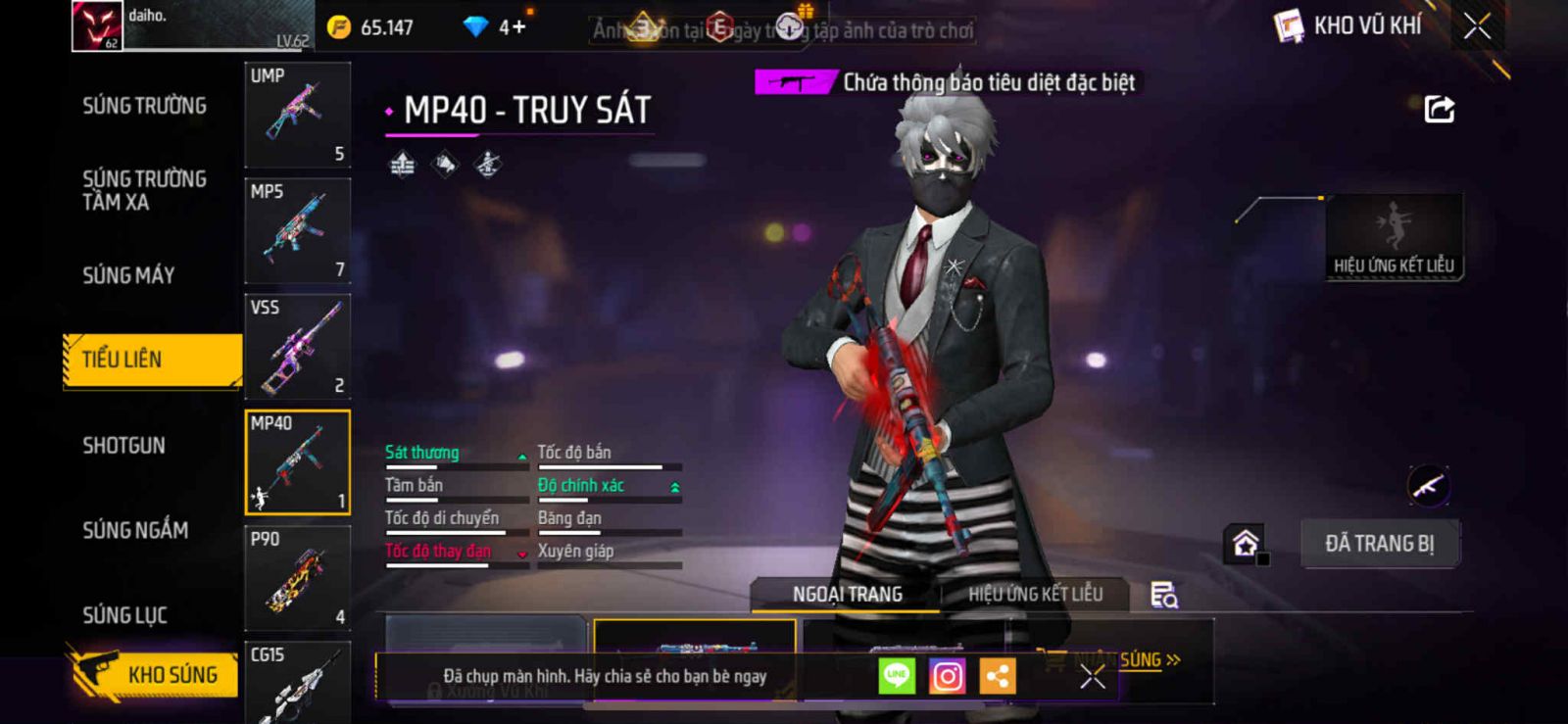Share screenshot via Instagram

click(947, 676)
